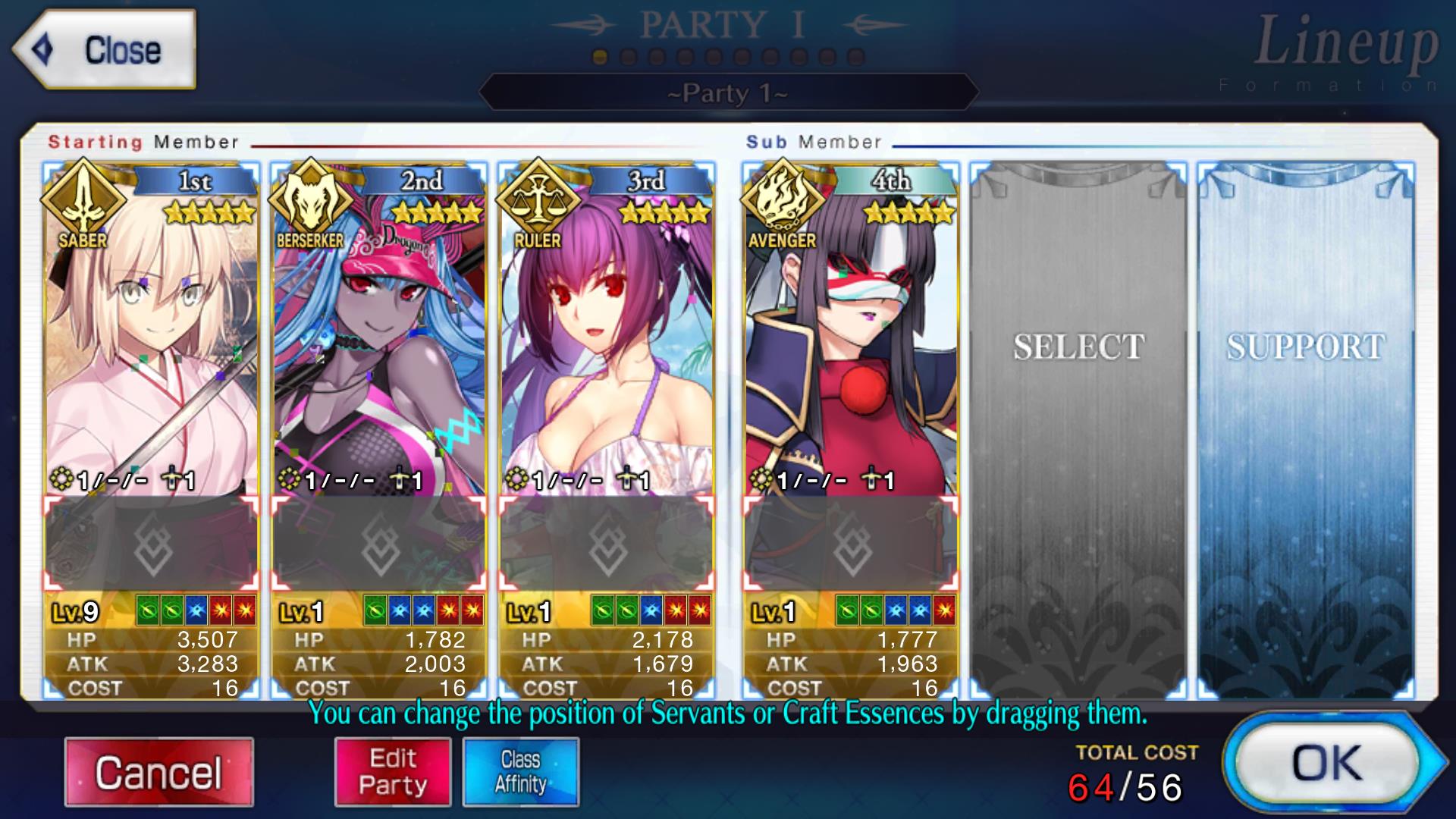Tap the Saber's empty Craft Essence slot
The width and height of the screenshot is (1456, 819).
151,544
